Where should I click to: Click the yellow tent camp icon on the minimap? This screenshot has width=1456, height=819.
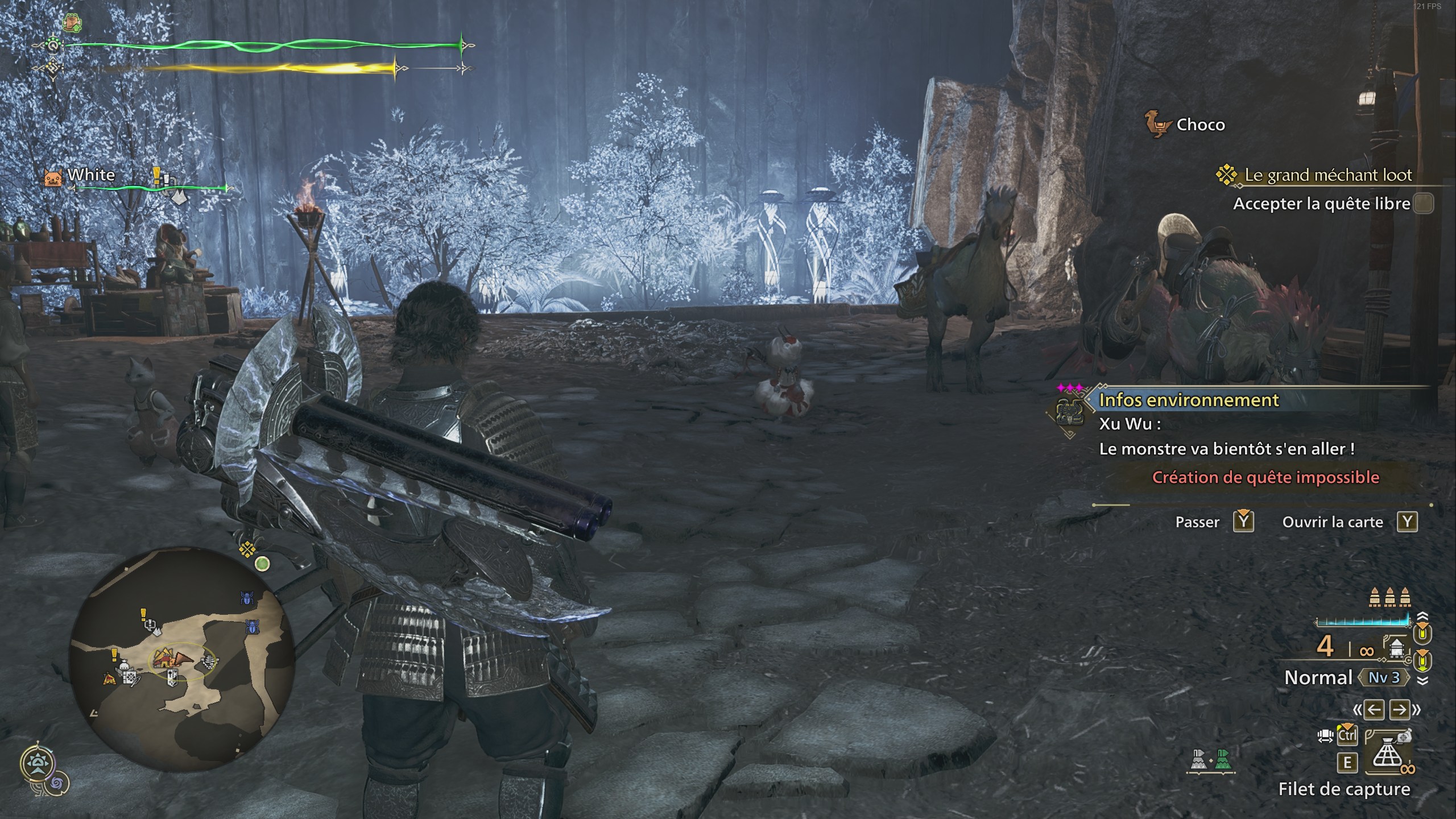[109, 677]
